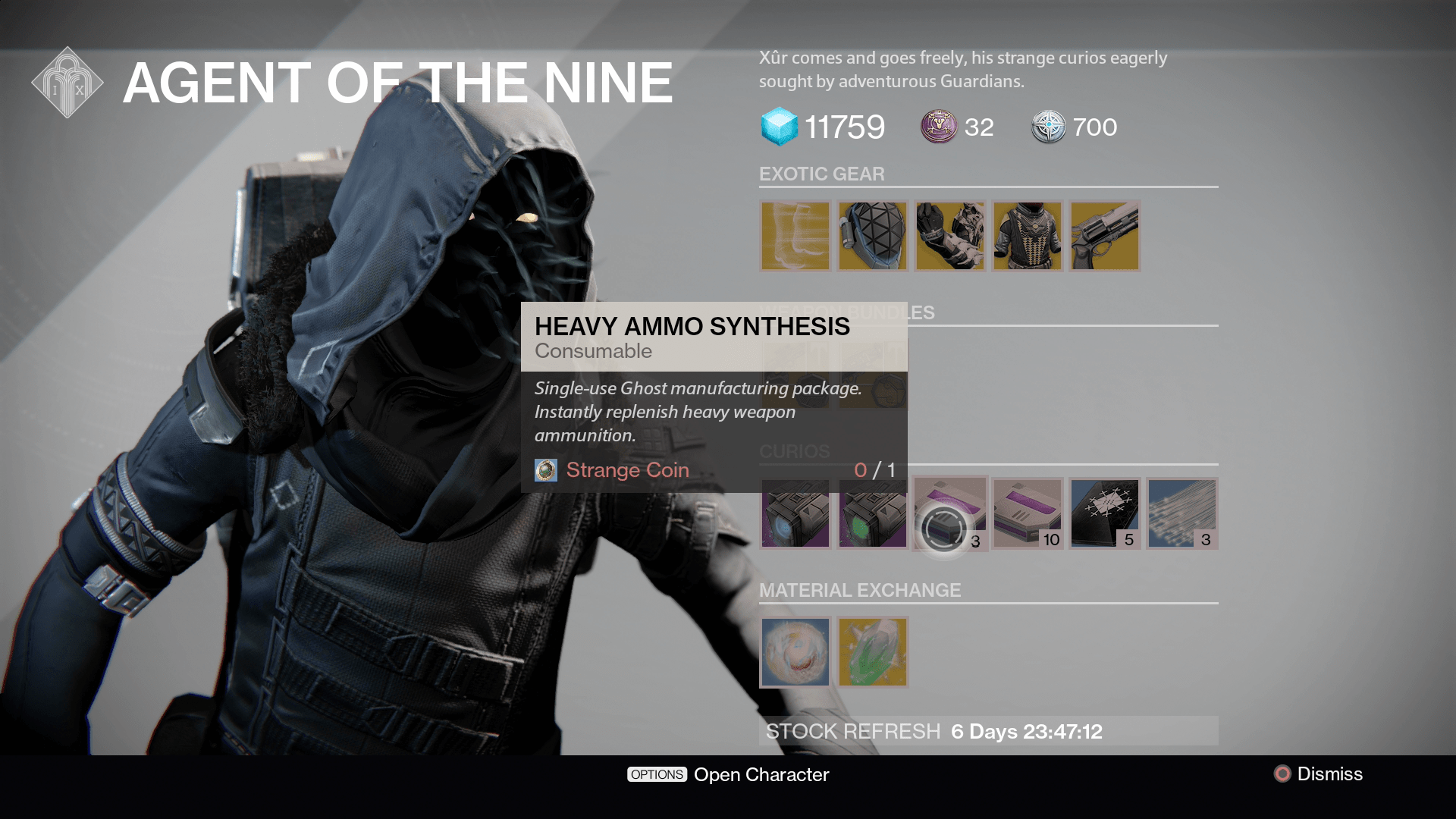Click the Glimmer currency cube icon
Viewport: 1456px width, 819px height.
pos(780,127)
